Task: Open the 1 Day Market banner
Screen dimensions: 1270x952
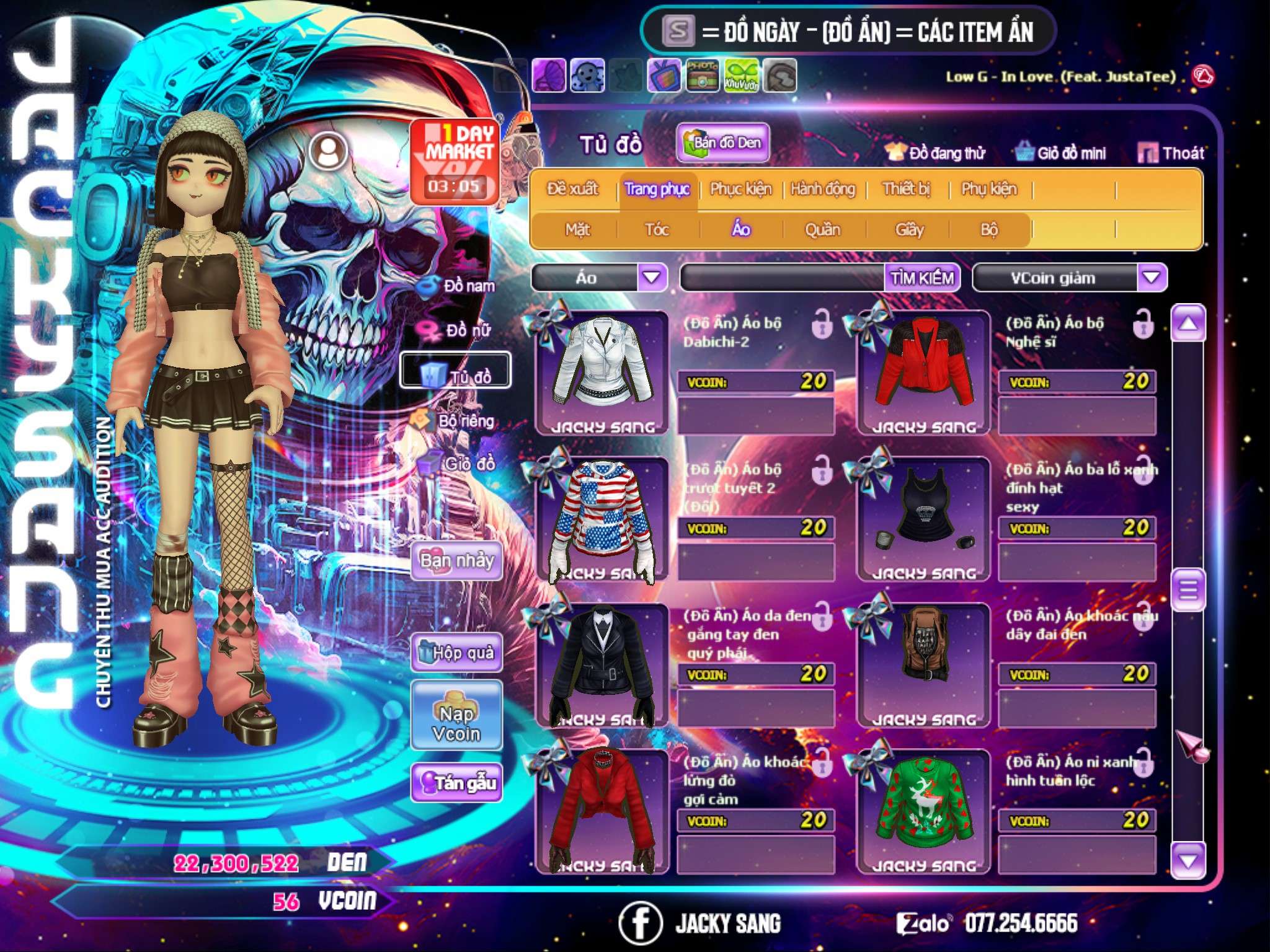Action: pyautogui.click(x=455, y=161)
